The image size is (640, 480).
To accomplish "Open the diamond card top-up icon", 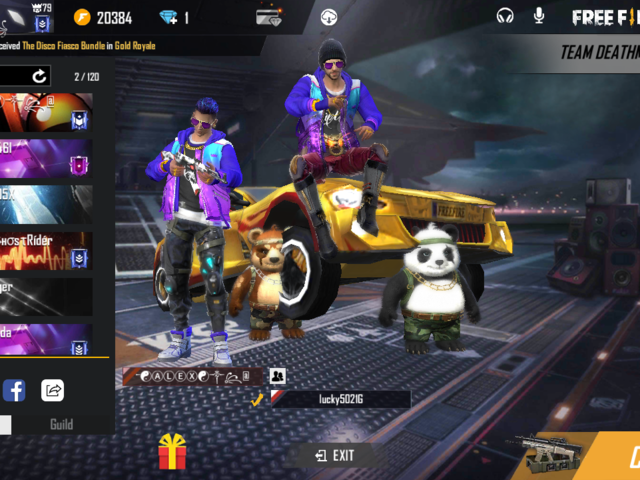I will 268,17.
